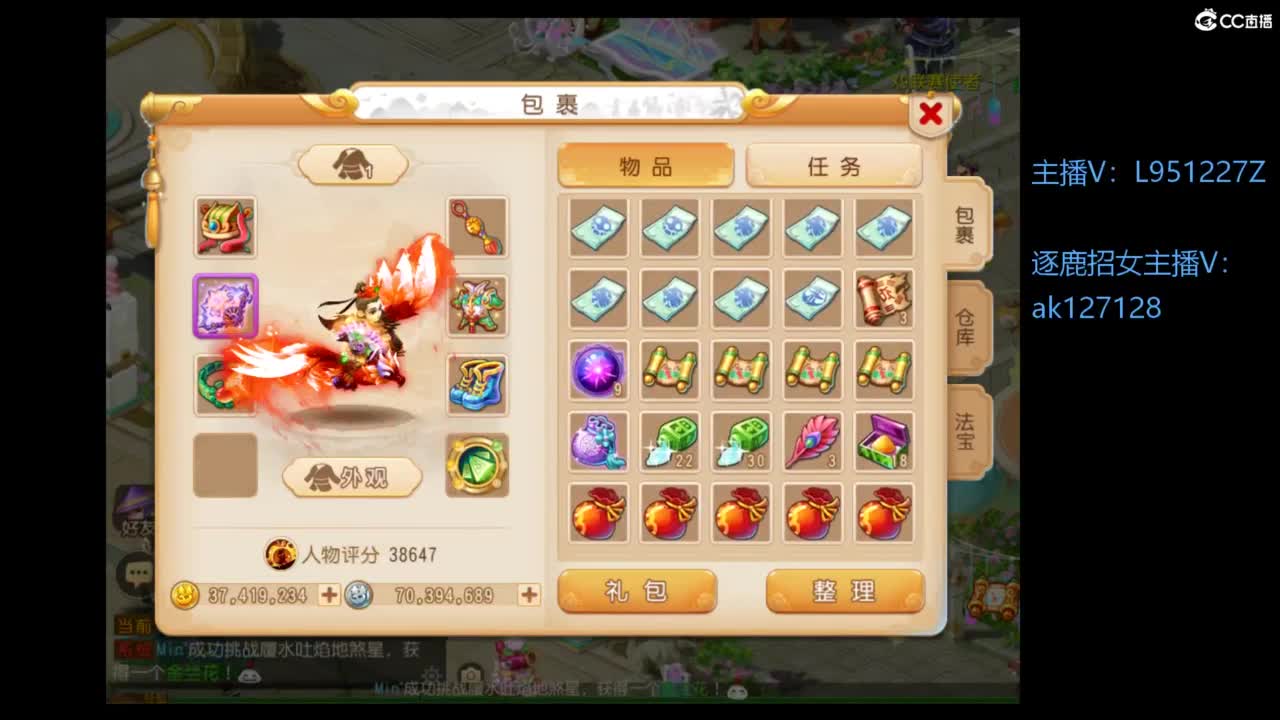Open the green gem appearance orb
Screen dimensions: 1280x720
478,466
